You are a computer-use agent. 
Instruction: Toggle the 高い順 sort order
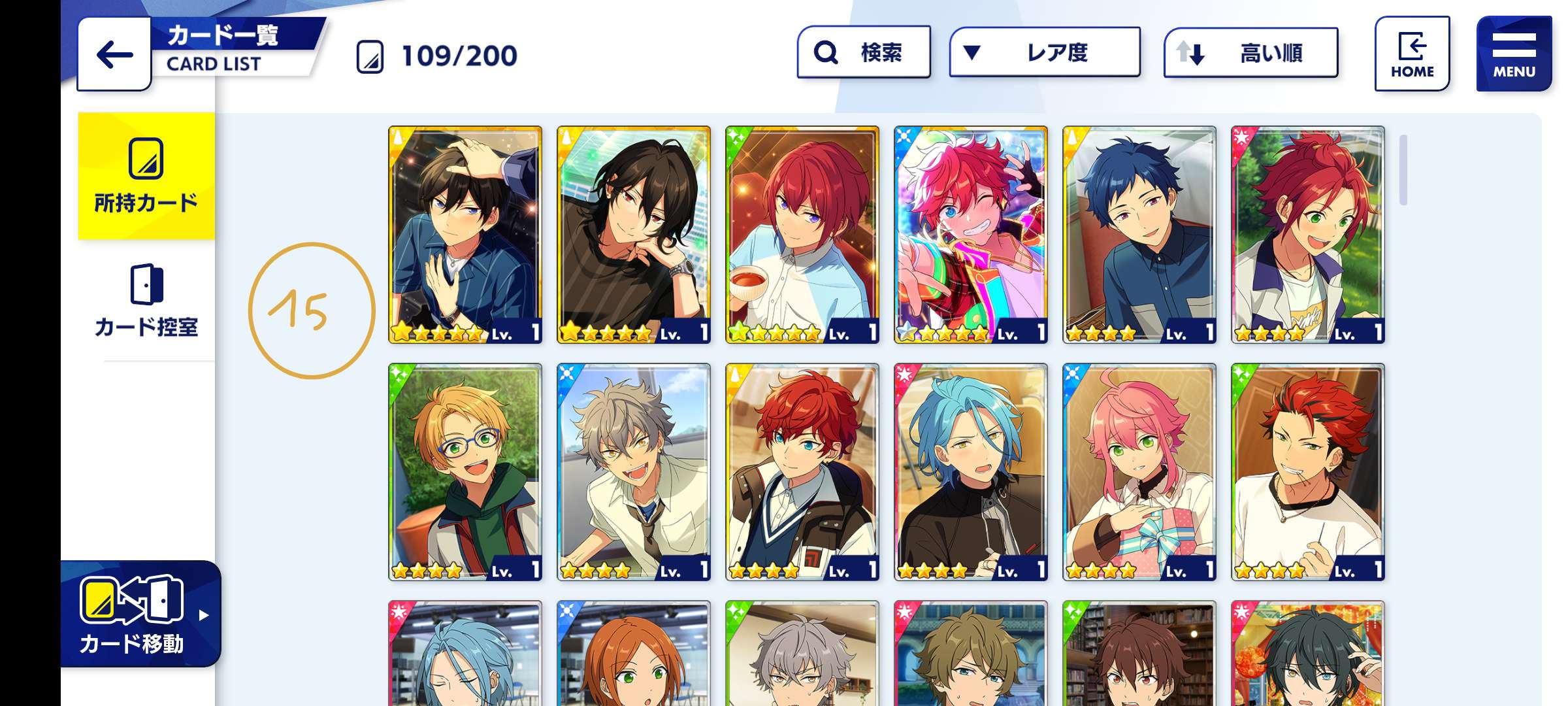pyautogui.click(x=1250, y=53)
